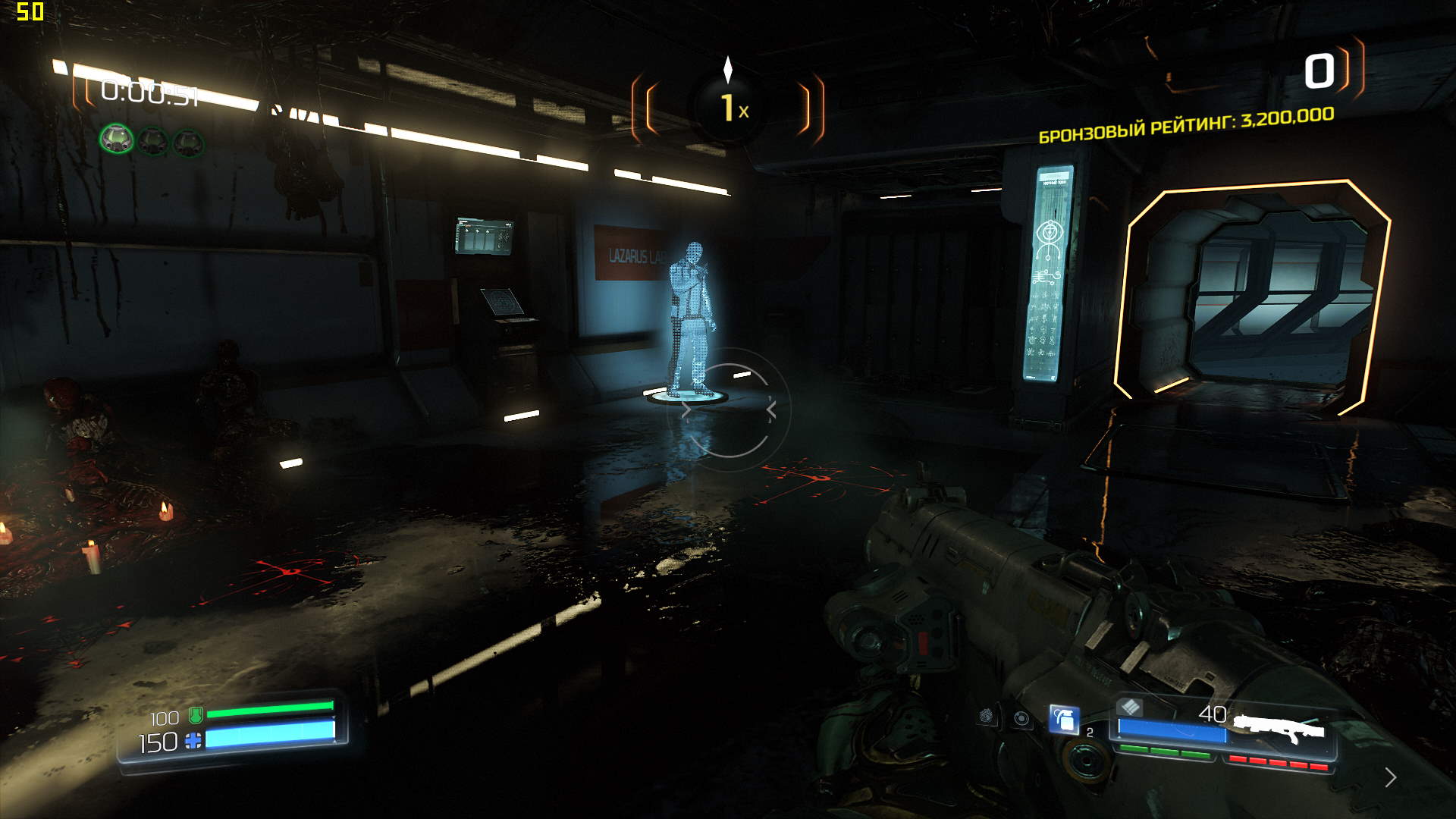Click the shotgun weapon silhouette icon

pos(1279,730)
